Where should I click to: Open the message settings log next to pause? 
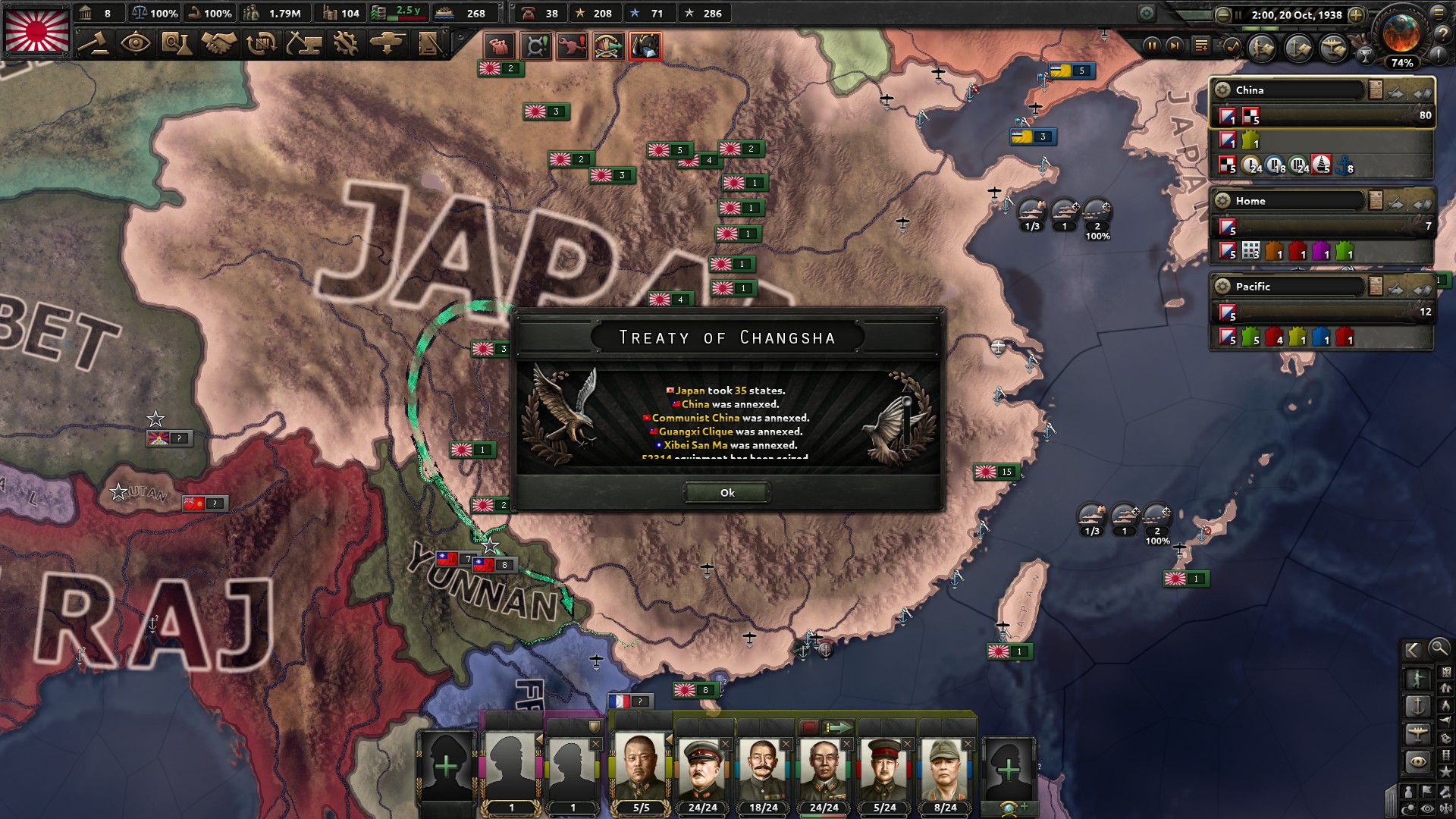click(x=1201, y=46)
